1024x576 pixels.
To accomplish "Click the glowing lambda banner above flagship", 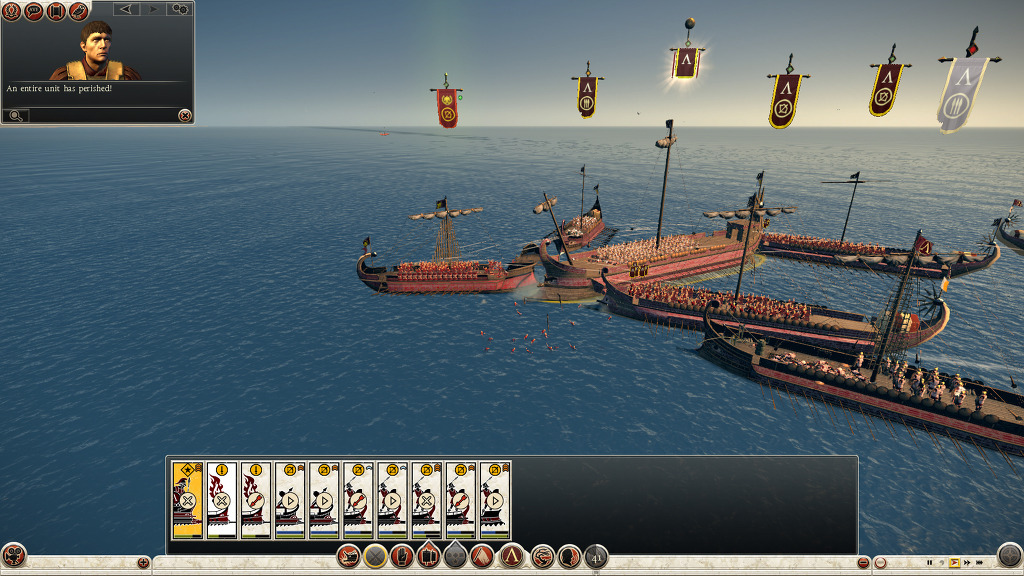I will [x=686, y=63].
